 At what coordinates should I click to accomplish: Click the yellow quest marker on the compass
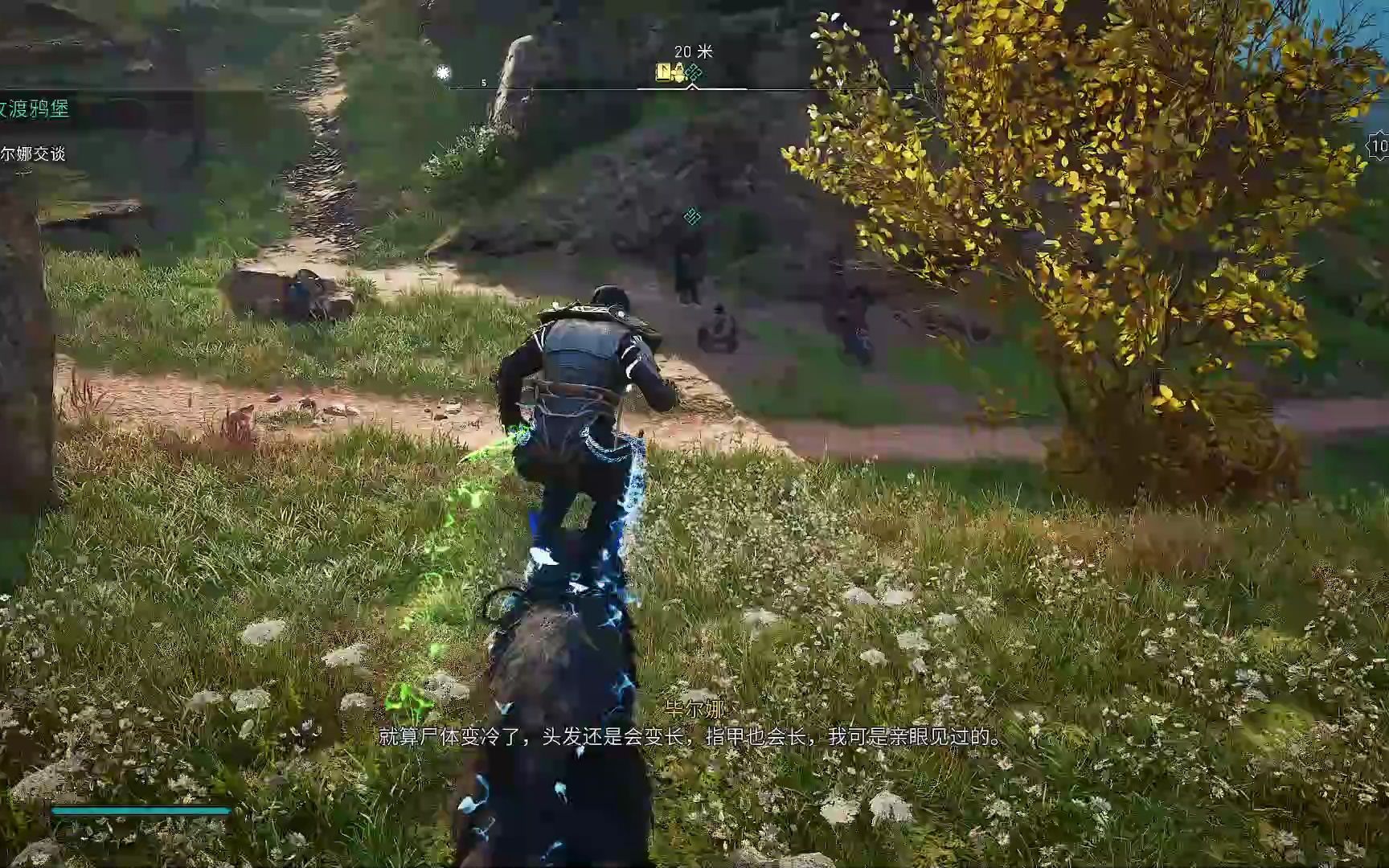point(663,72)
